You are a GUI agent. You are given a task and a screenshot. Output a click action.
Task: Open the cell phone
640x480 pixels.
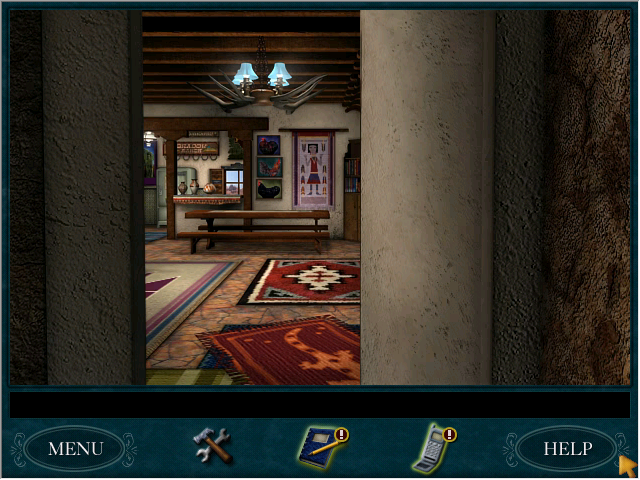(432, 447)
